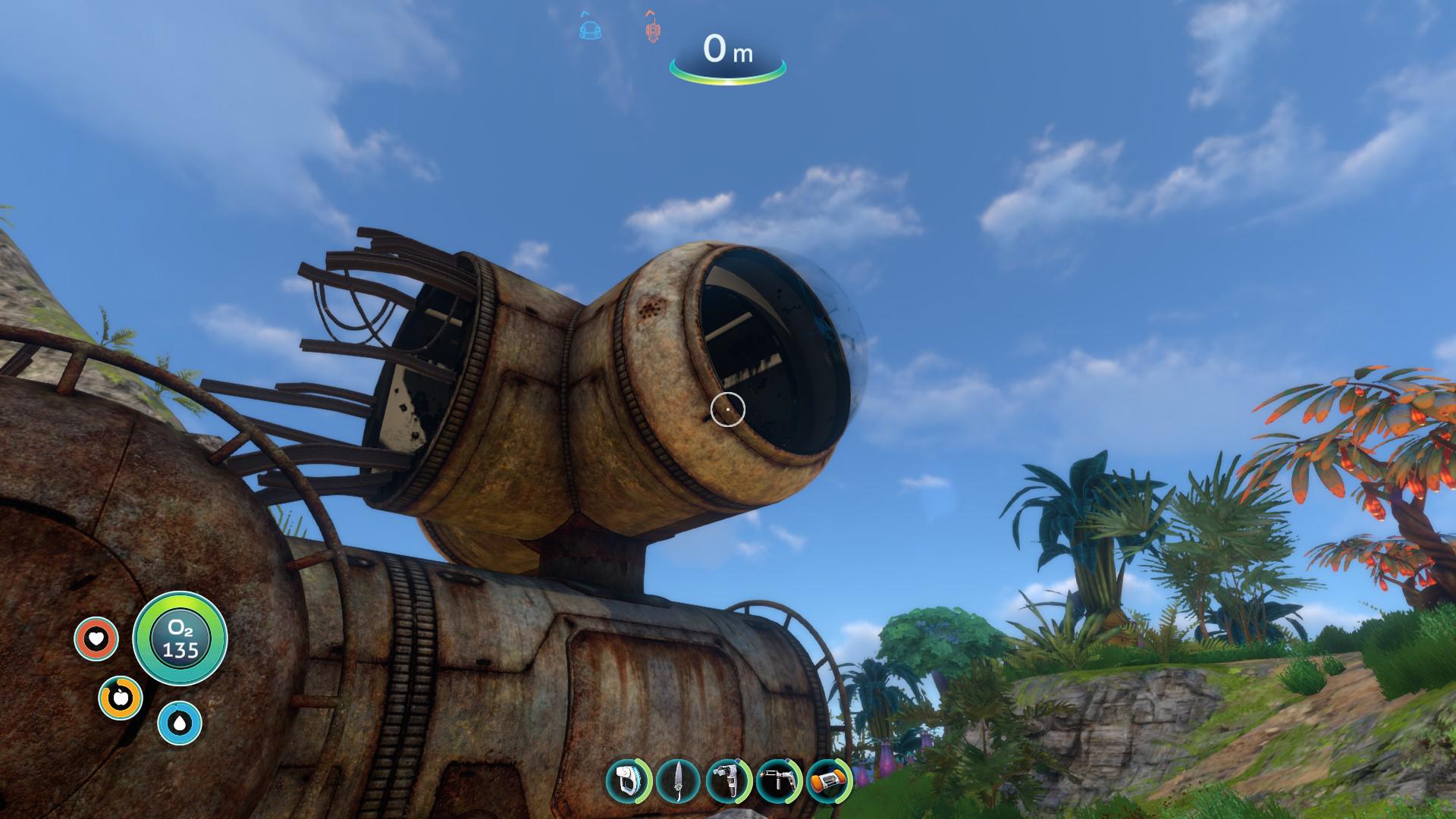Click the 135 oxygen value text

click(180, 651)
